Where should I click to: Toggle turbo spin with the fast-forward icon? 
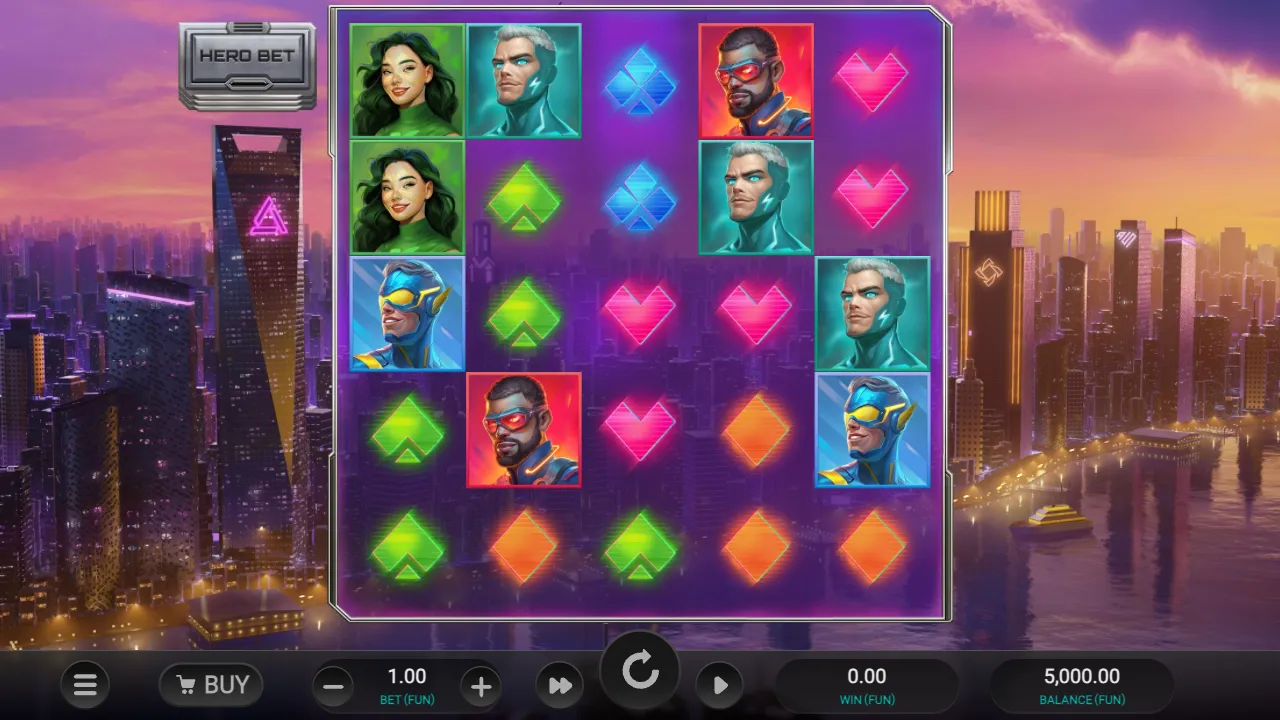click(560, 685)
